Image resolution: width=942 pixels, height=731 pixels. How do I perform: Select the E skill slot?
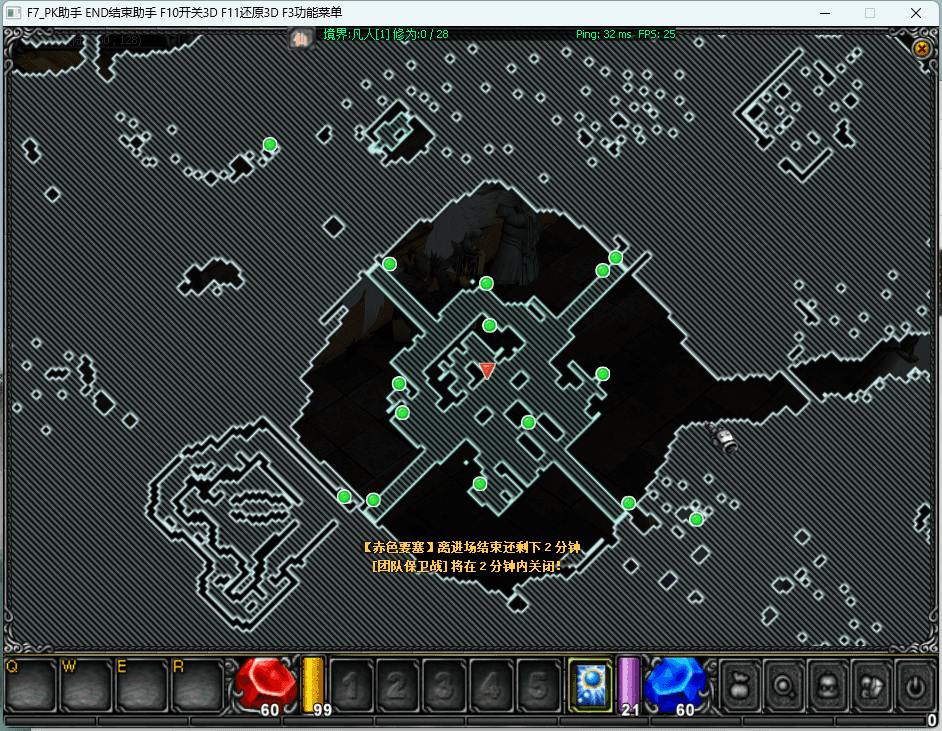[x=141, y=684]
